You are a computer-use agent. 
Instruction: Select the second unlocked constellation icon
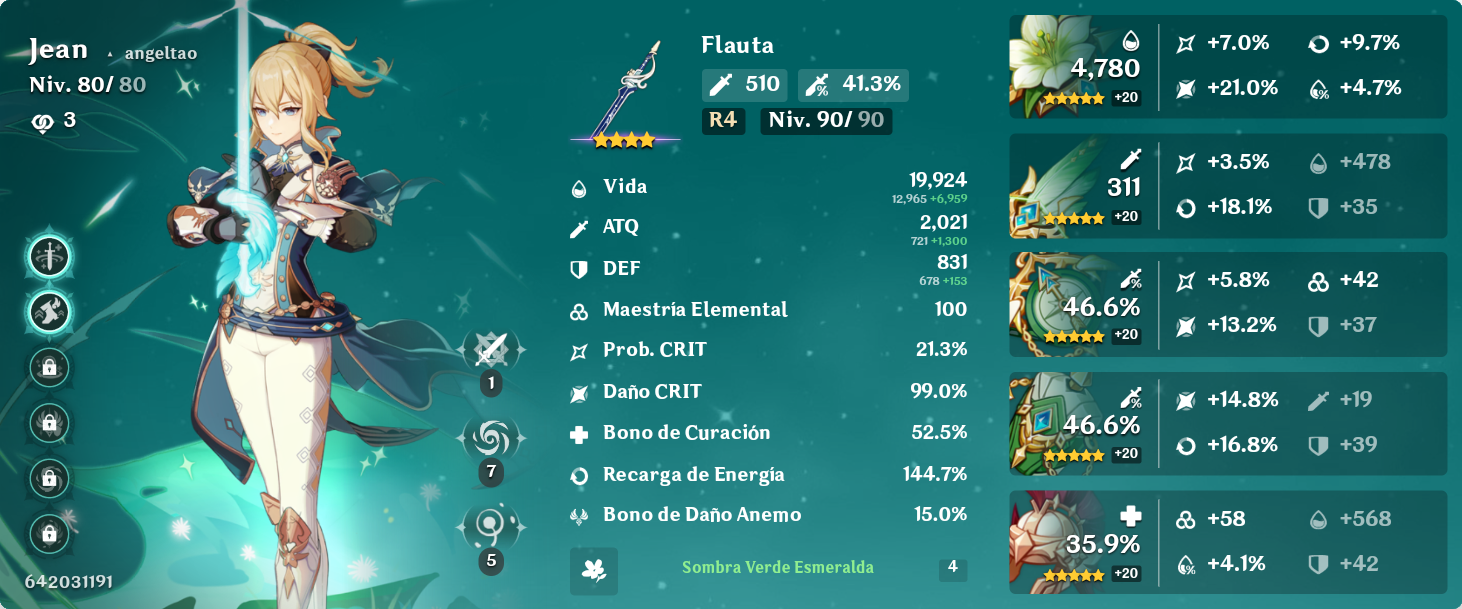tap(49, 312)
